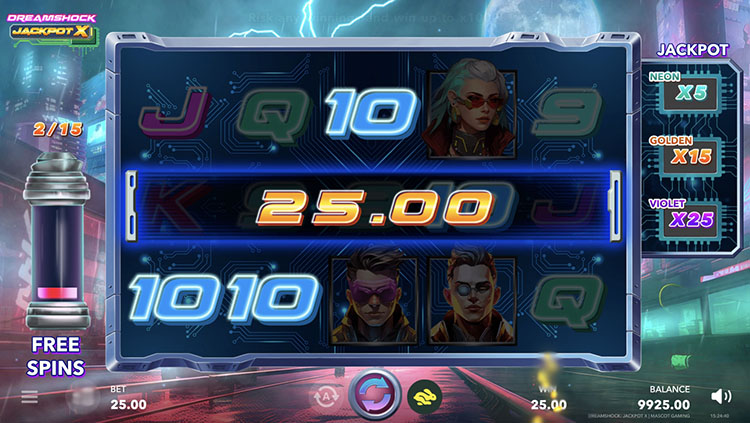Enable autoplay with the A arrows icon
This screenshot has height=423, width=750.
coord(327,397)
